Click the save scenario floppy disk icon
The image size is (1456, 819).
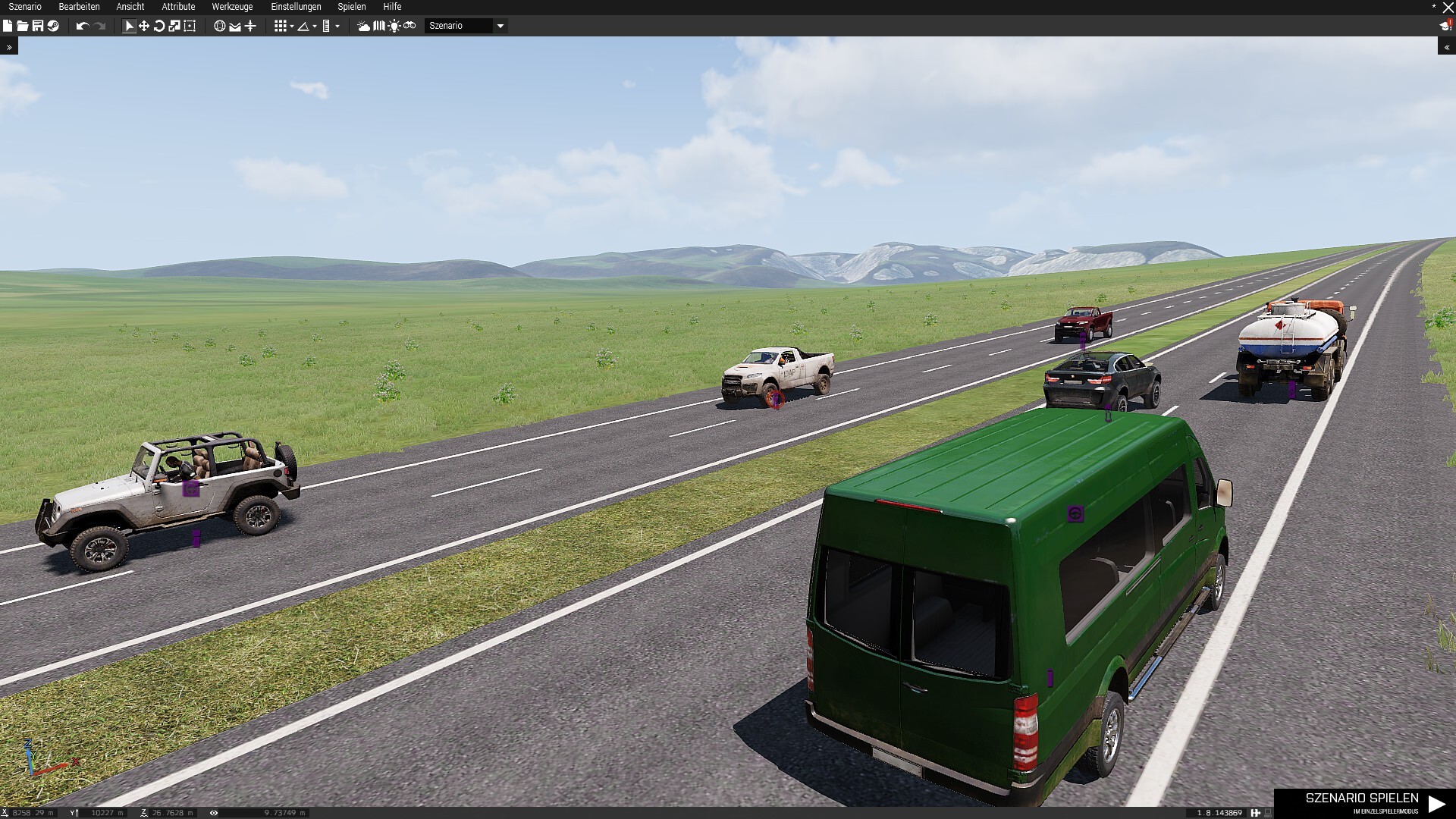point(37,26)
